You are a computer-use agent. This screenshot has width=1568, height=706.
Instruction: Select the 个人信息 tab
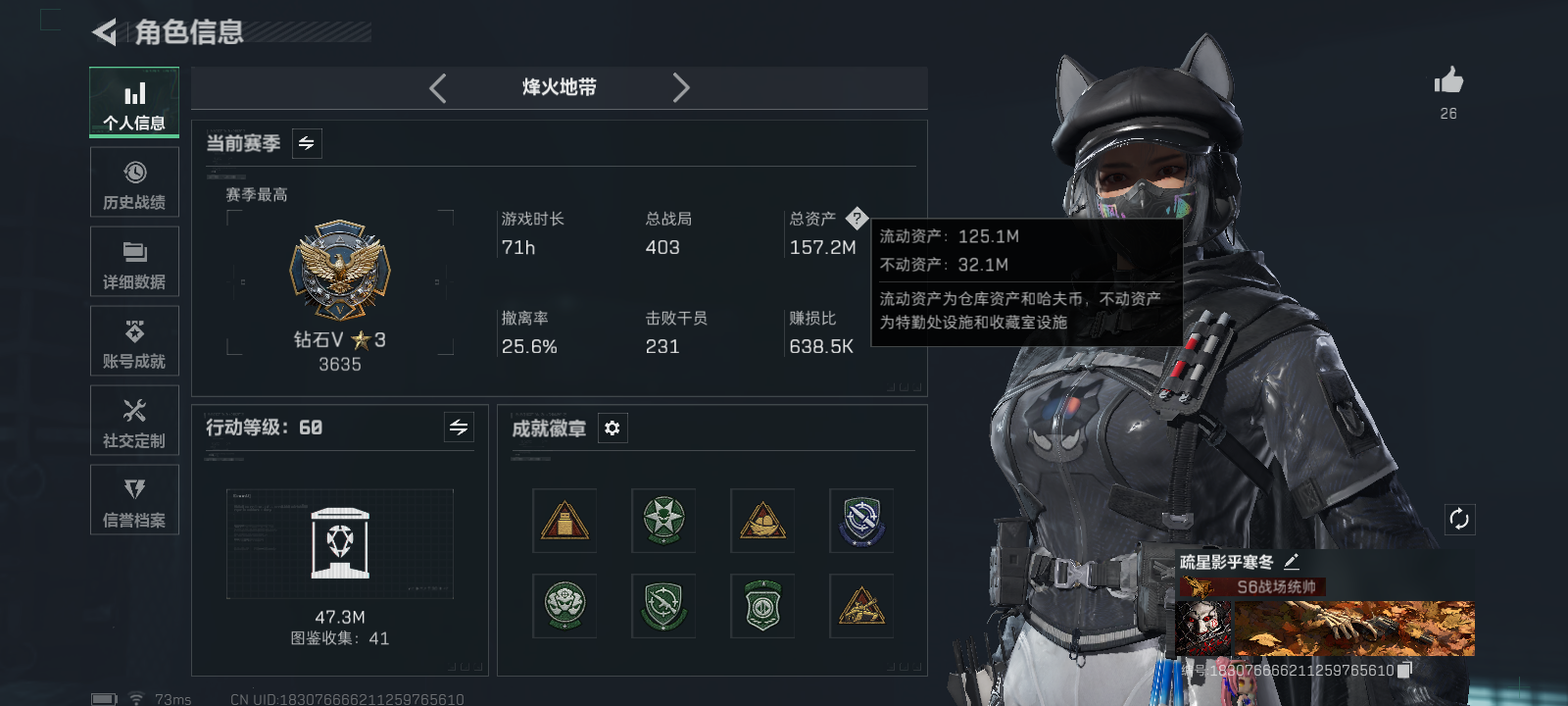(x=134, y=102)
